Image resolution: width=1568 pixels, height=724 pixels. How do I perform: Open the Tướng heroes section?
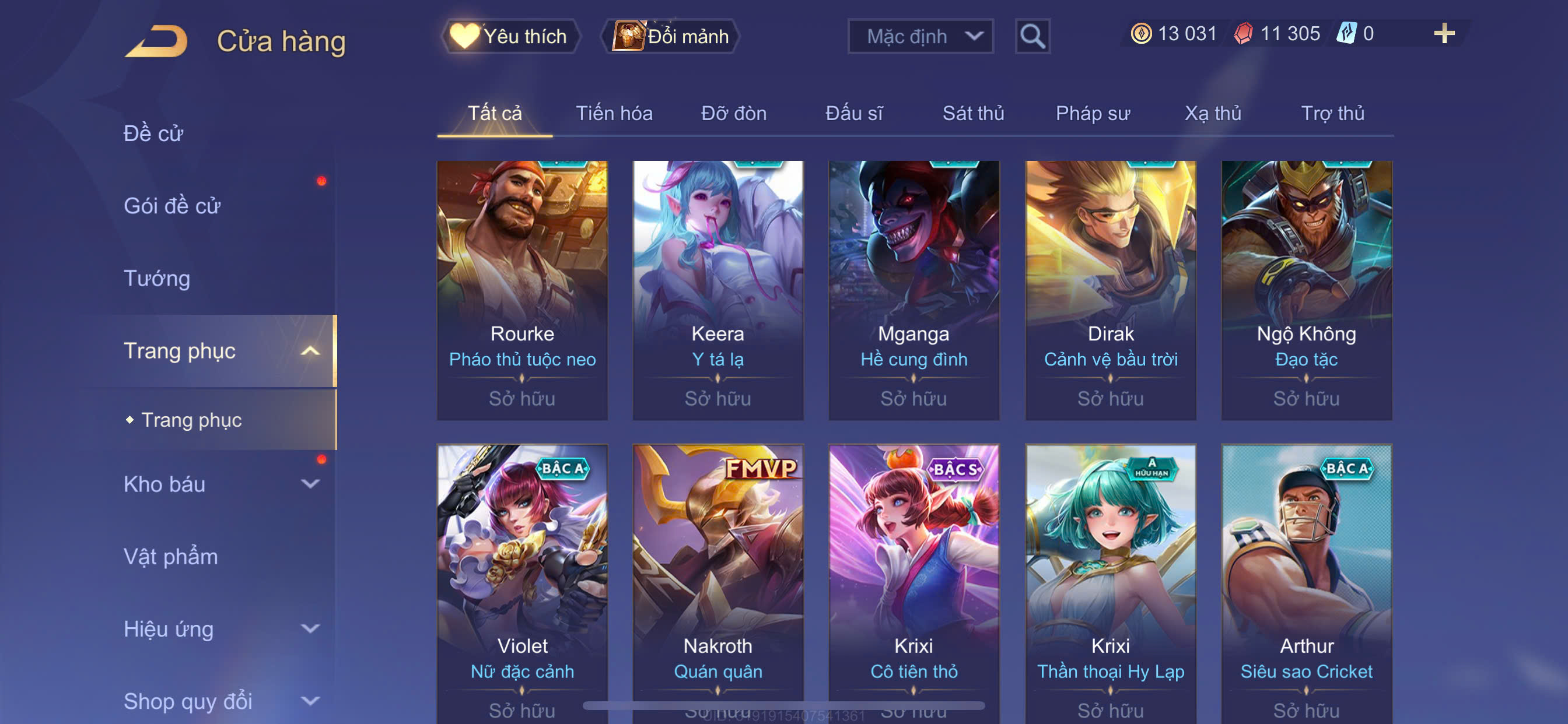157,278
